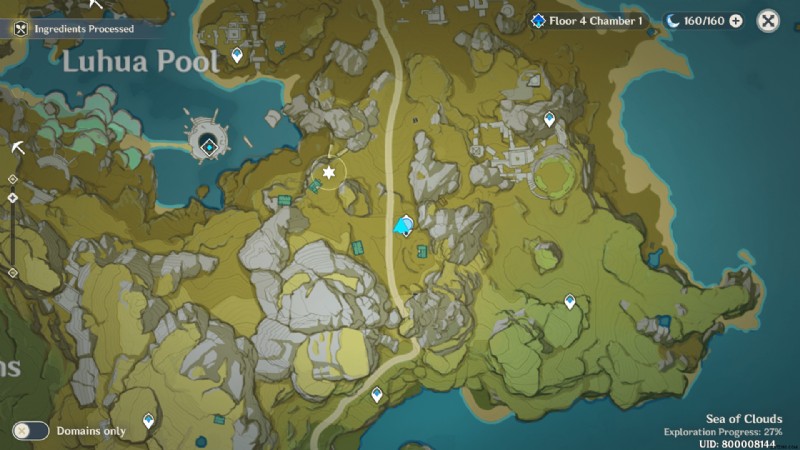
Task: Close the map screen
Action: 768,20
